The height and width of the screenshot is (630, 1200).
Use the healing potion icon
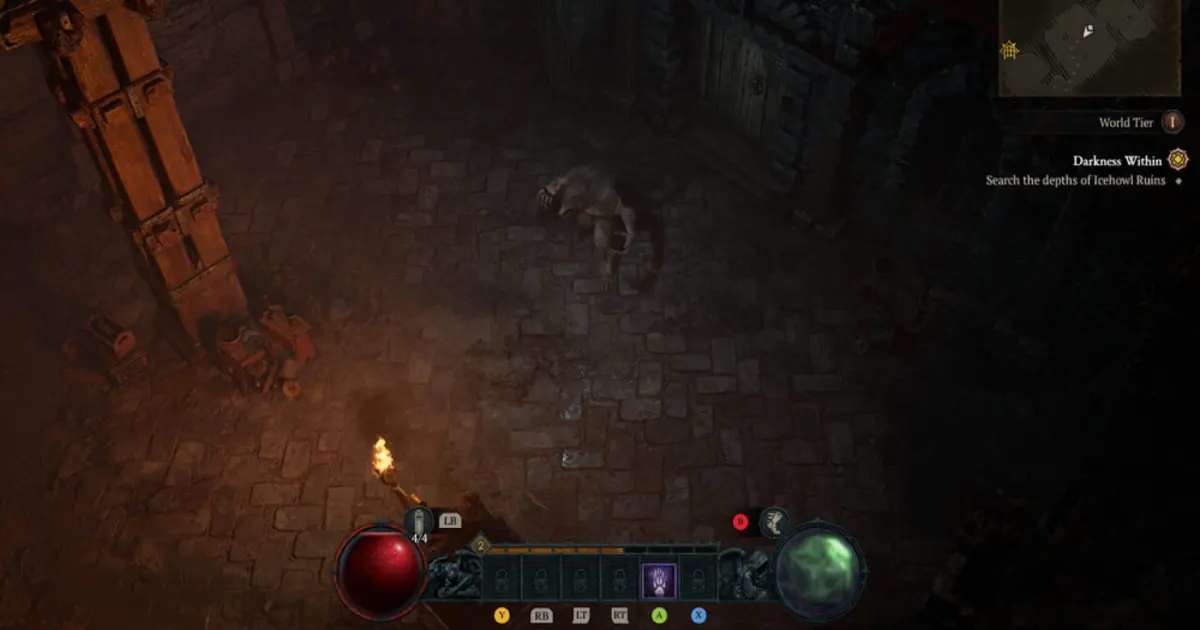pos(419,521)
